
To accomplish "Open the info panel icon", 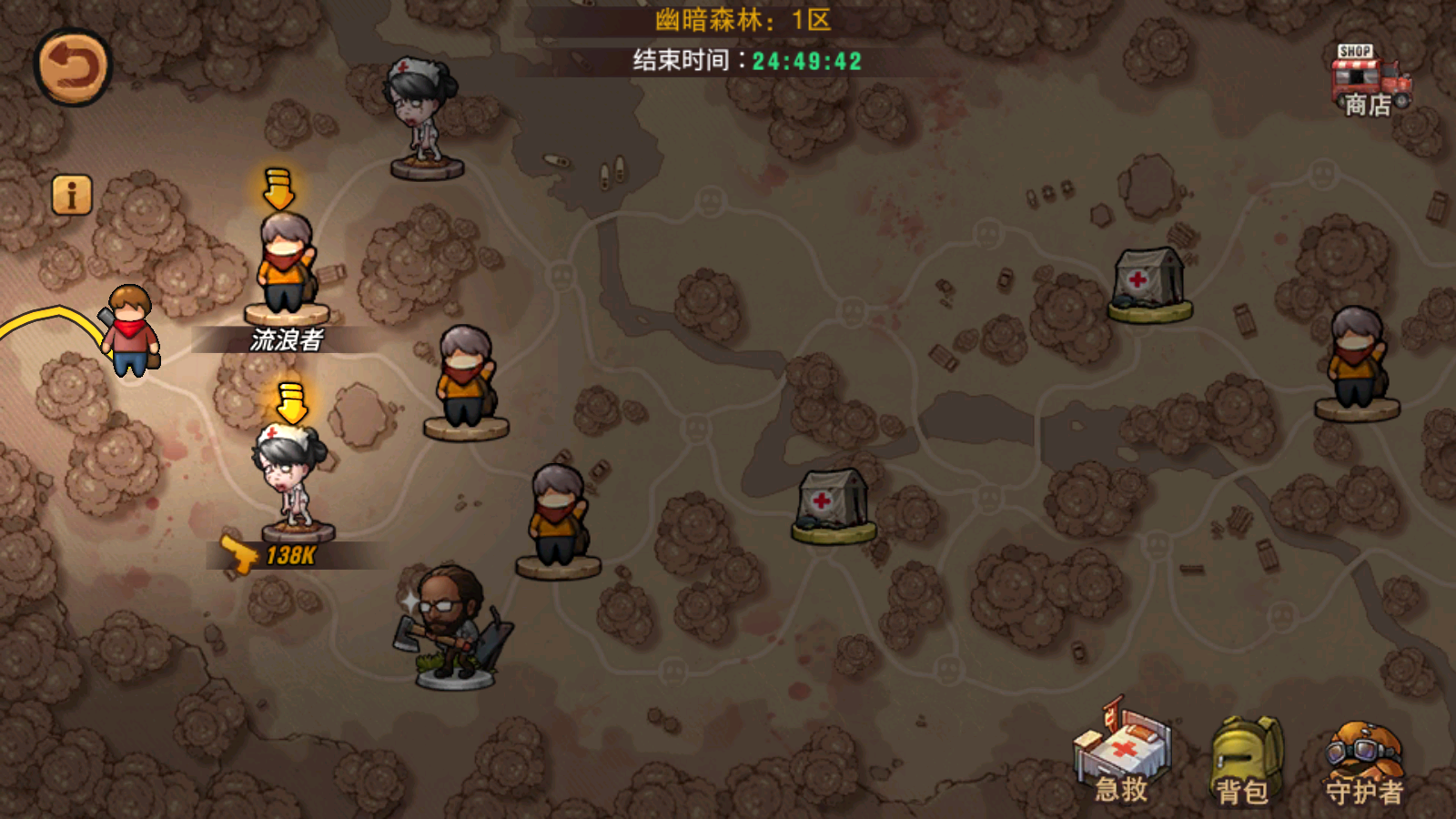I will tap(72, 195).
